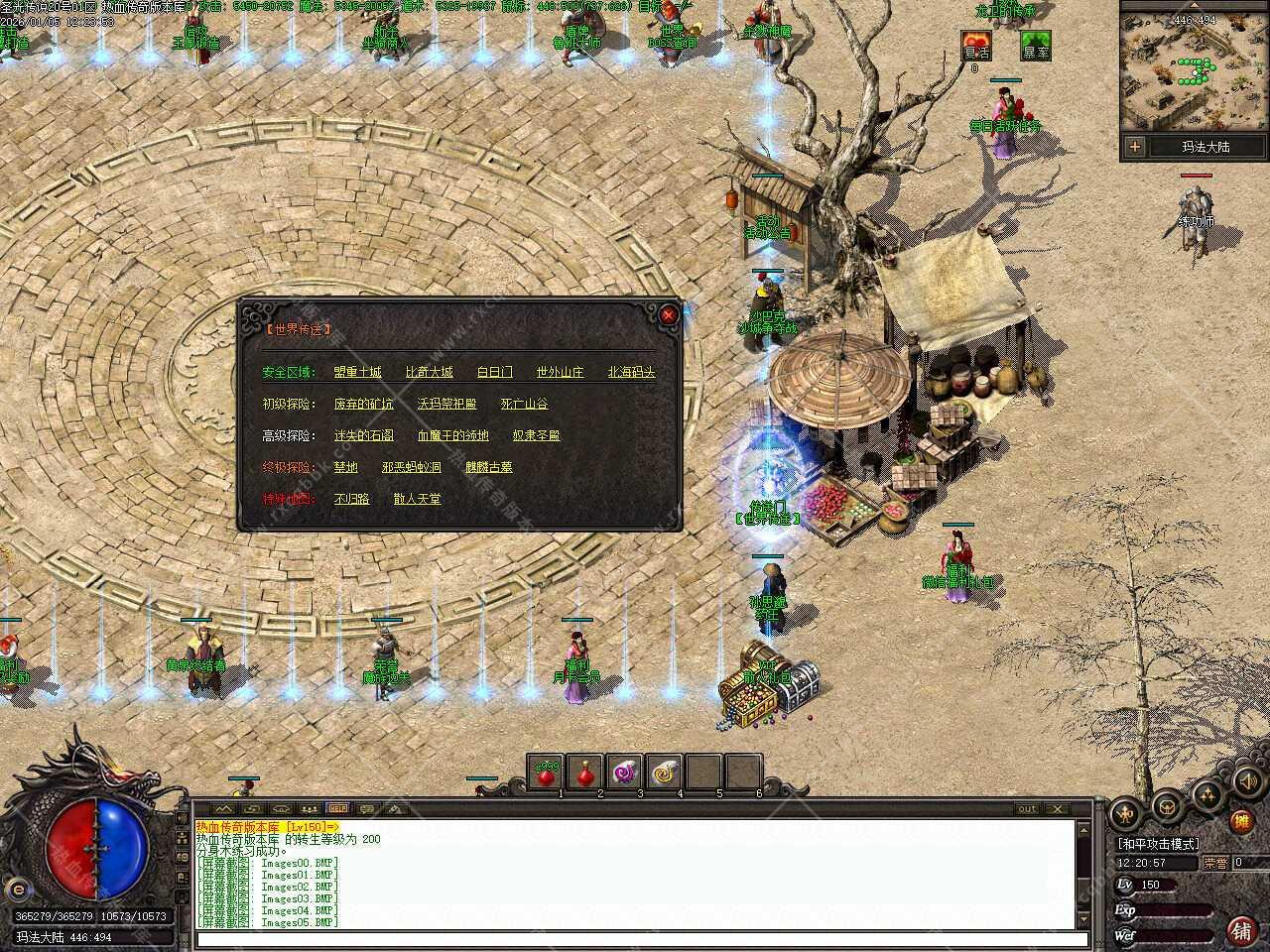Teleport to 盟重土城
This screenshot has width=1270, height=952.
357,372
